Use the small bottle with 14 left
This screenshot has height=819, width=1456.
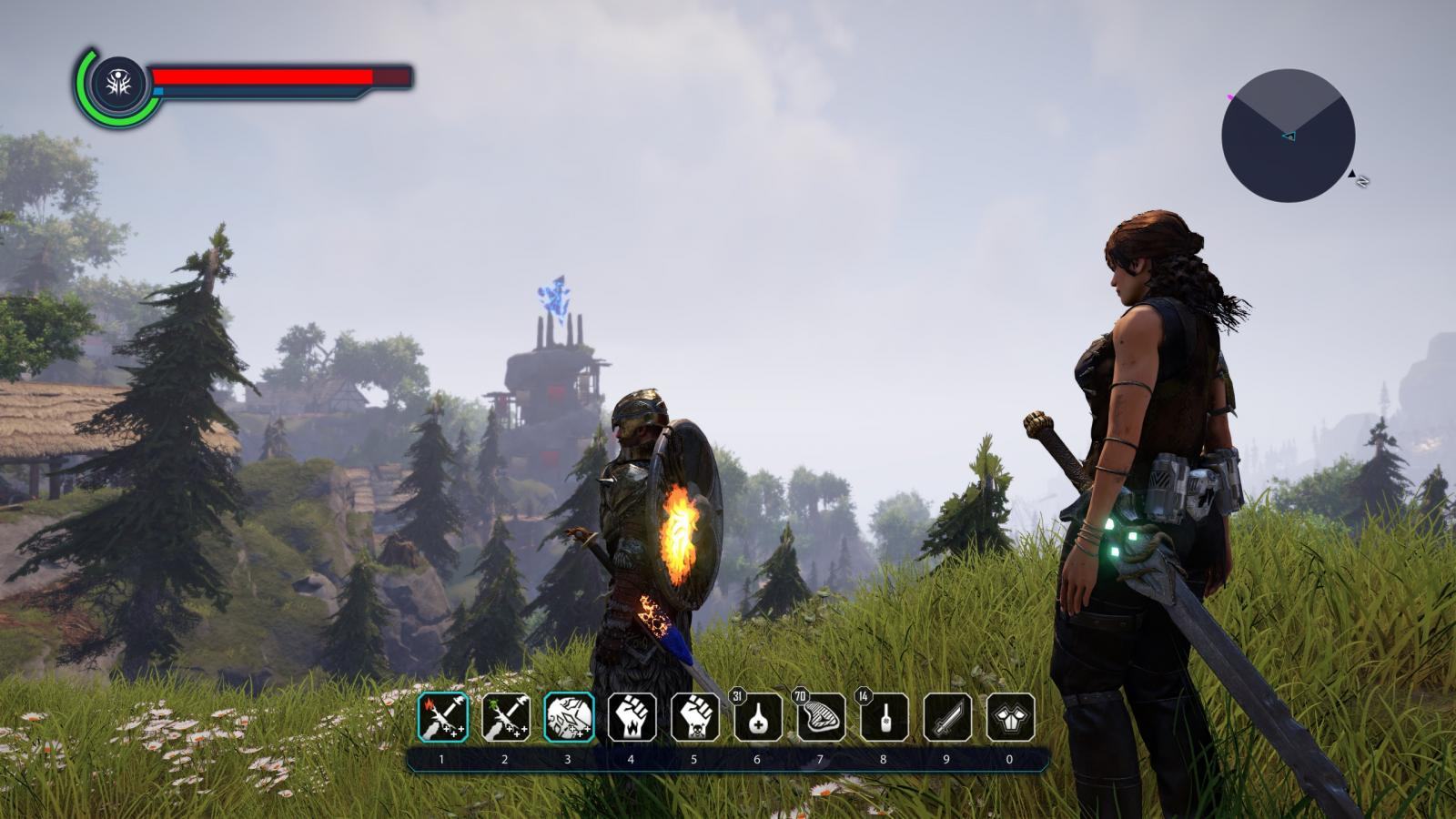pos(884,718)
